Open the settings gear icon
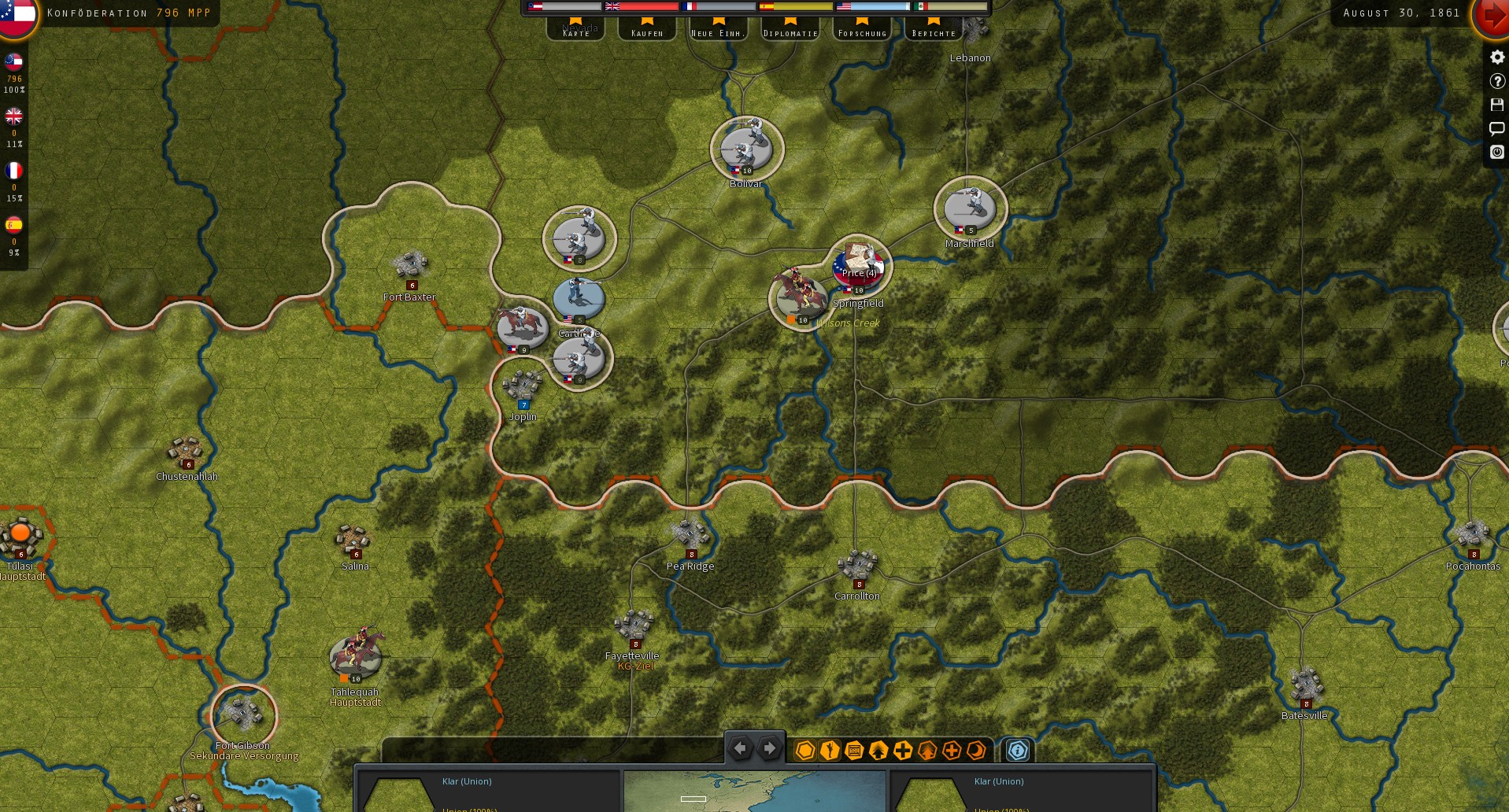 pyautogui.click(x=1496, y=57)
